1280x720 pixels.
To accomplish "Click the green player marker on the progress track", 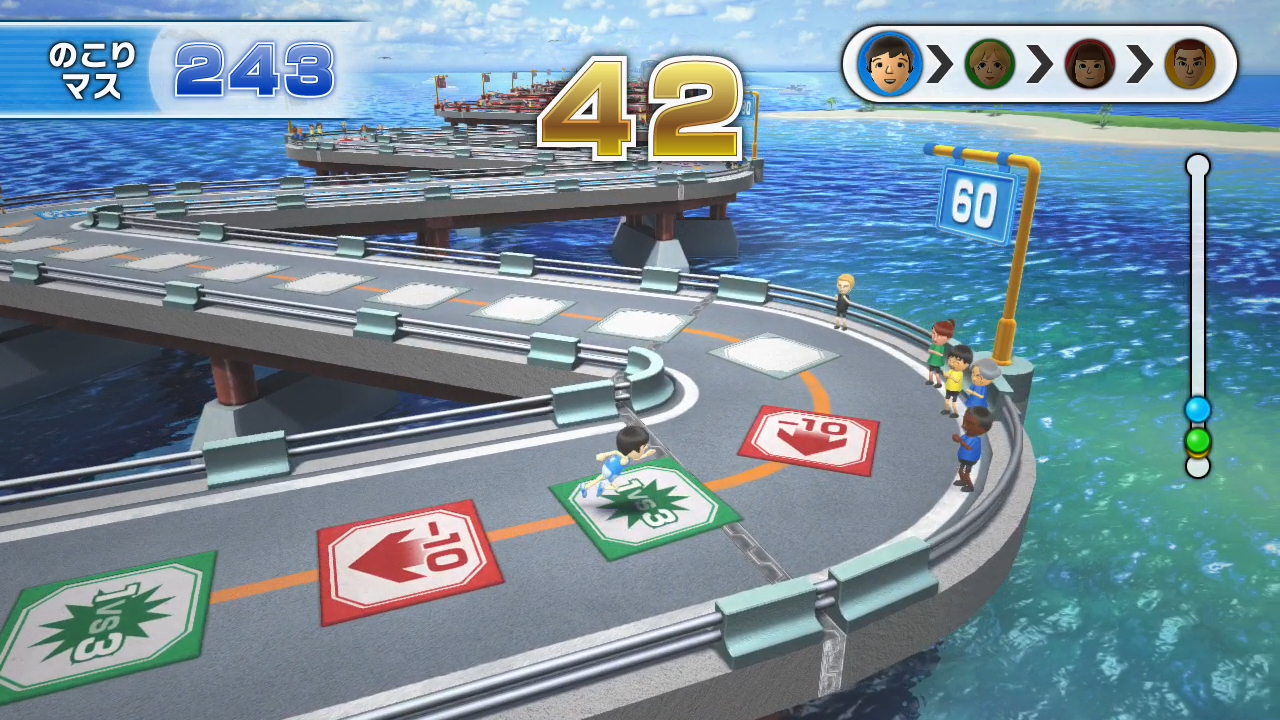I will coord(1197,438).
